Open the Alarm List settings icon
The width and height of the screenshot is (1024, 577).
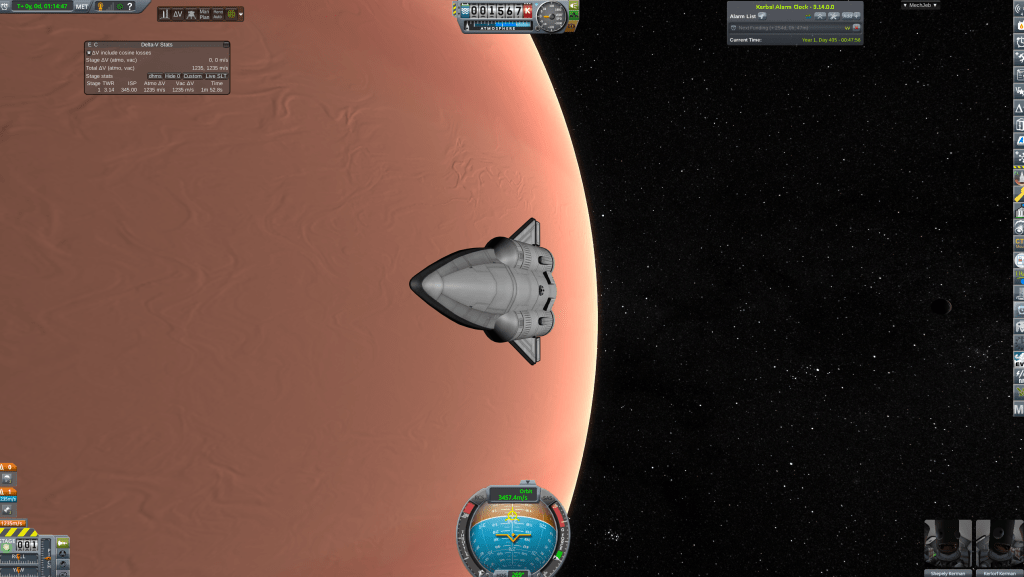point(762,16)
